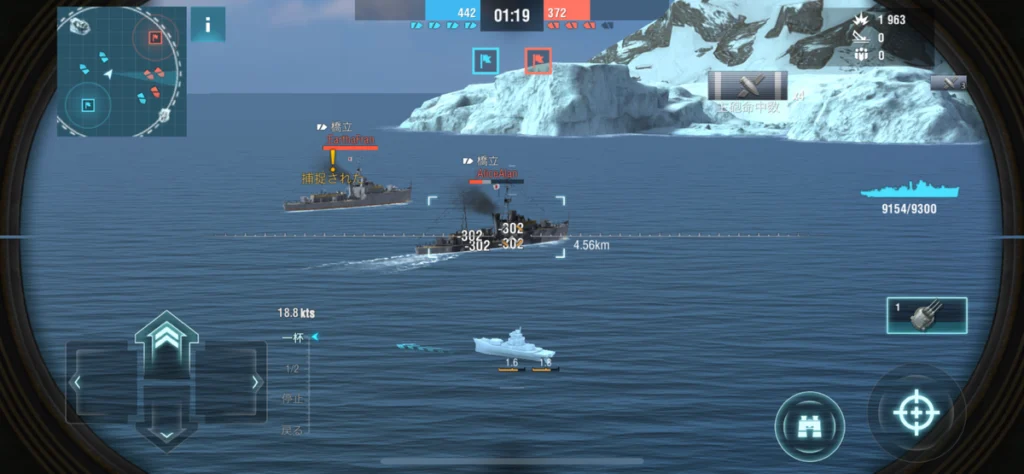Screen dimensions: 1024x474
Task: Set throttle to 戻る (reverse)
Action: tap(292, 429)
